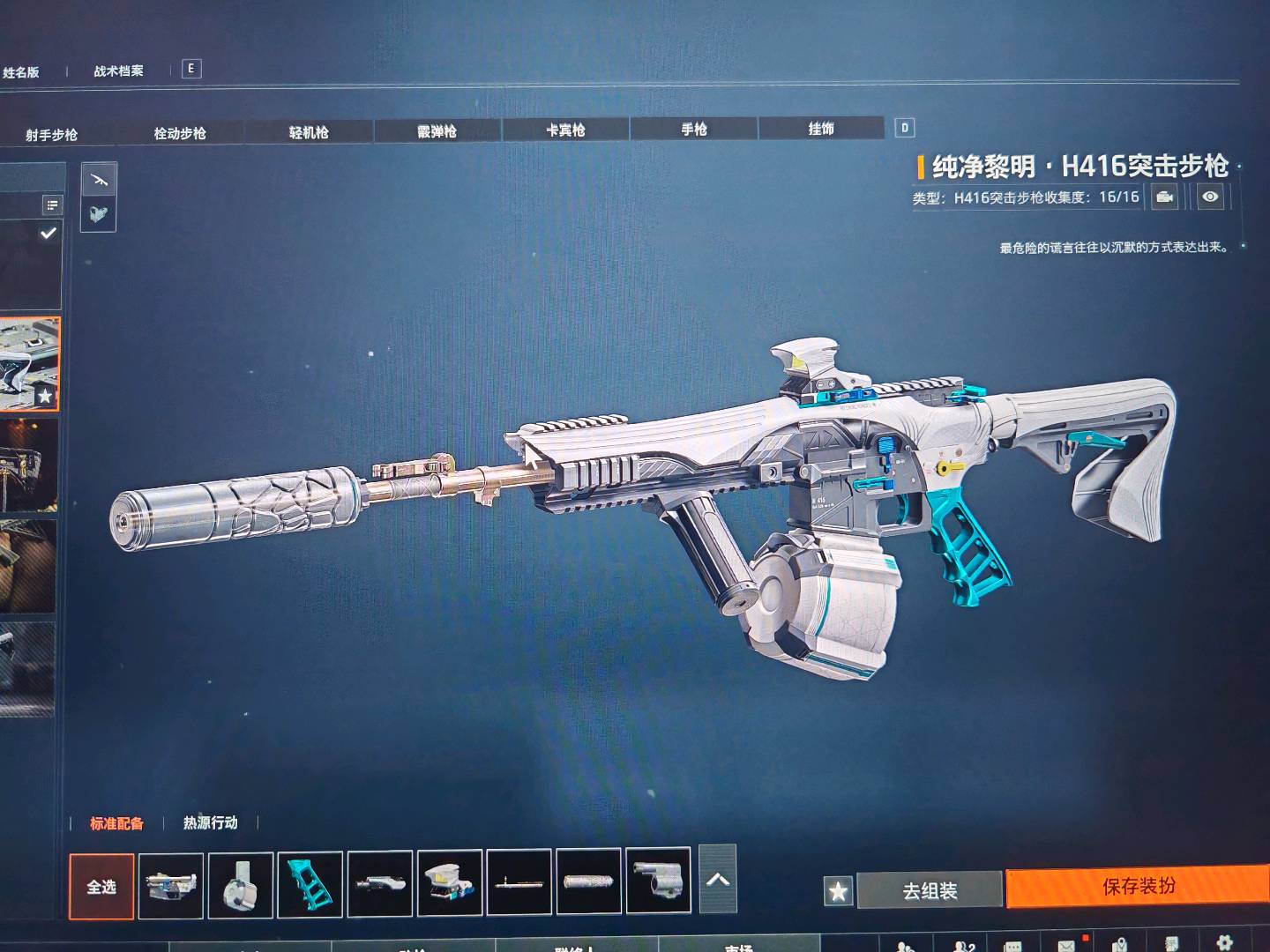Screen dimensions: 1270x952
Task: Click the 全选 select-all button
Action: tap(101, 886)
